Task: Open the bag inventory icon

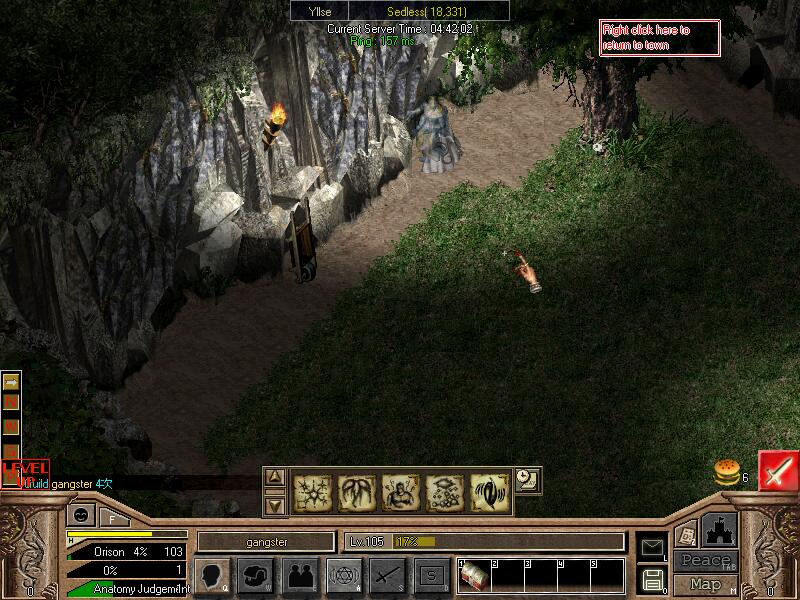Action: (258, 575)
